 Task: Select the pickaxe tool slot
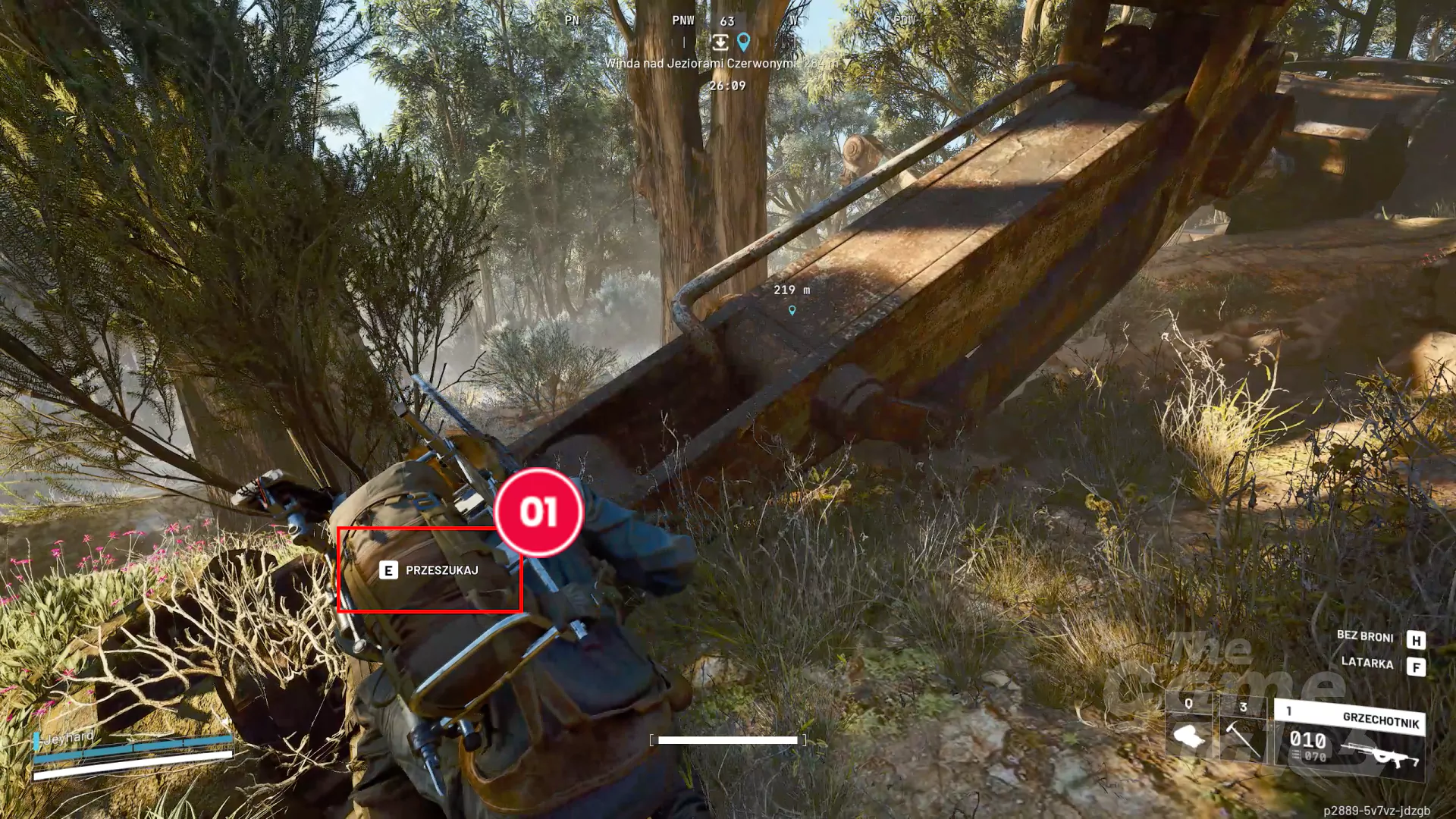click(x=1242, y=733)
